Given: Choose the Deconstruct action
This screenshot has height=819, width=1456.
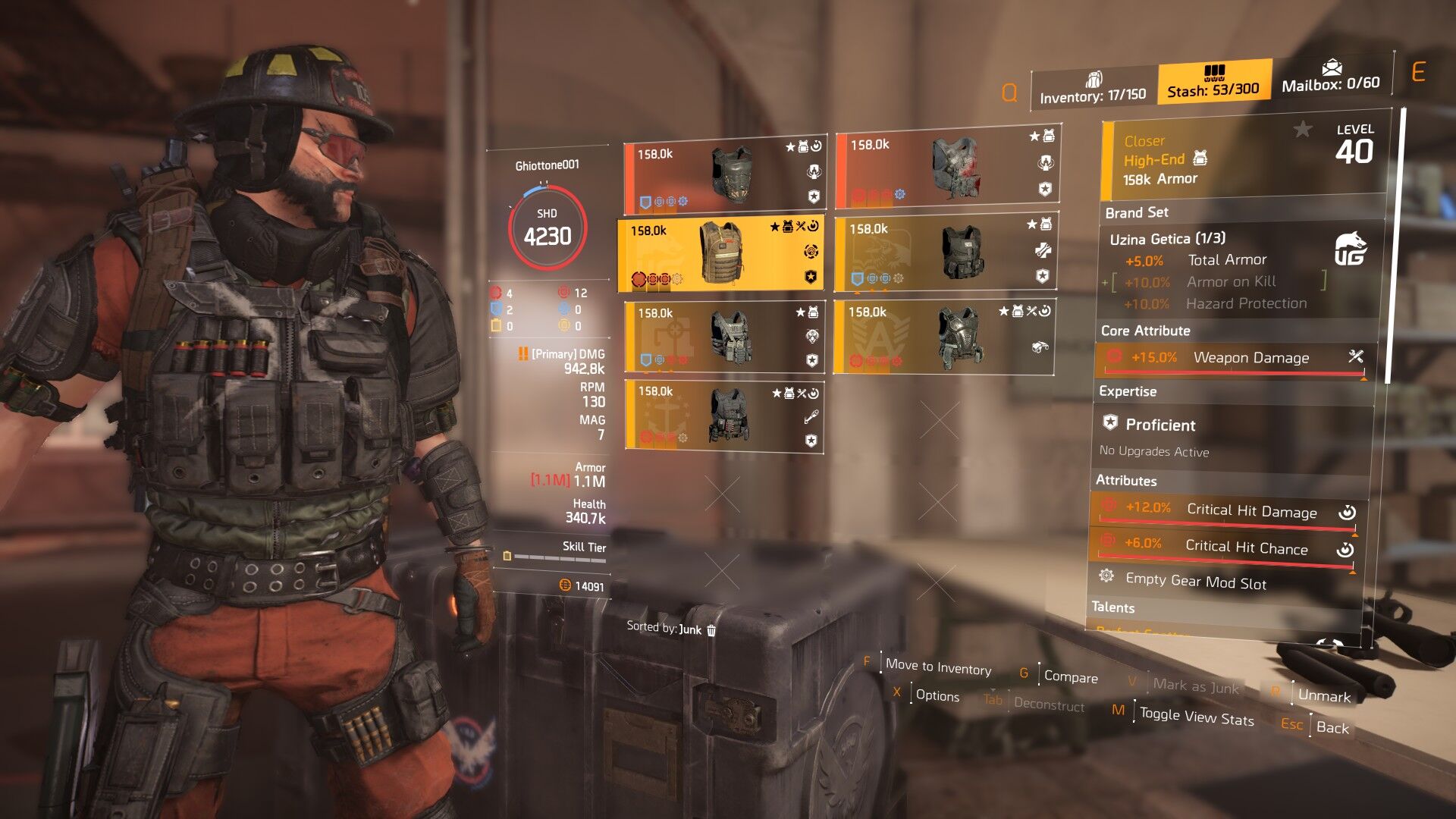Looking at the screenshot, I should (x=1048, y=704).
